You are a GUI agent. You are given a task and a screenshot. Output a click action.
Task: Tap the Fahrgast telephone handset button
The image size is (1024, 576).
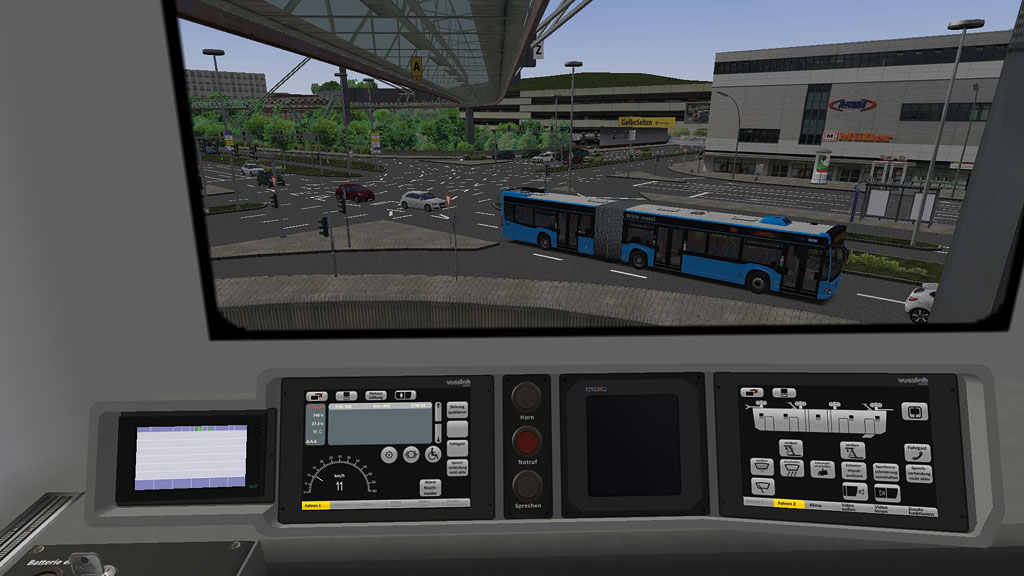(916, 453)
